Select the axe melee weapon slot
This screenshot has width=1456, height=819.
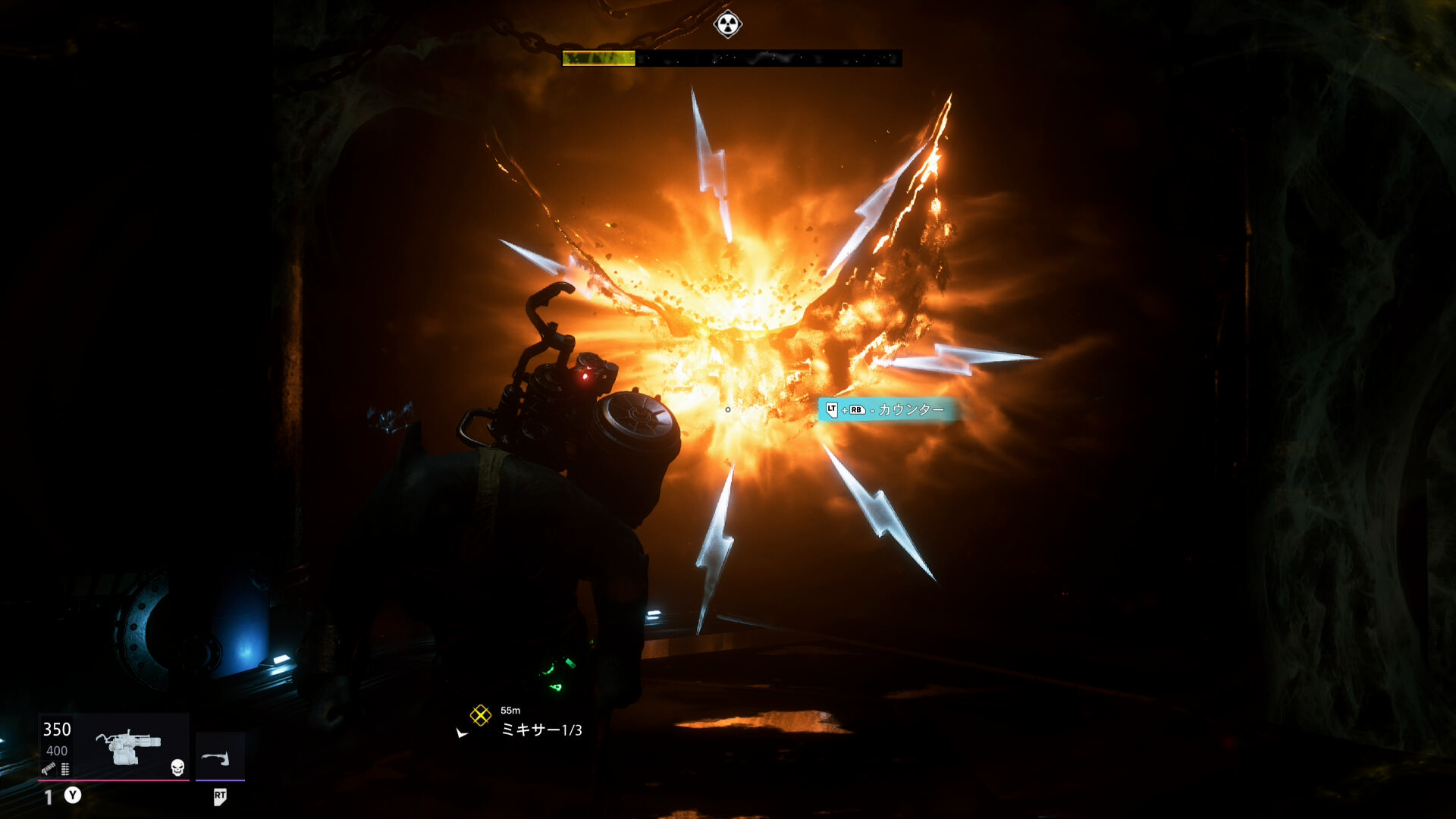219,757
